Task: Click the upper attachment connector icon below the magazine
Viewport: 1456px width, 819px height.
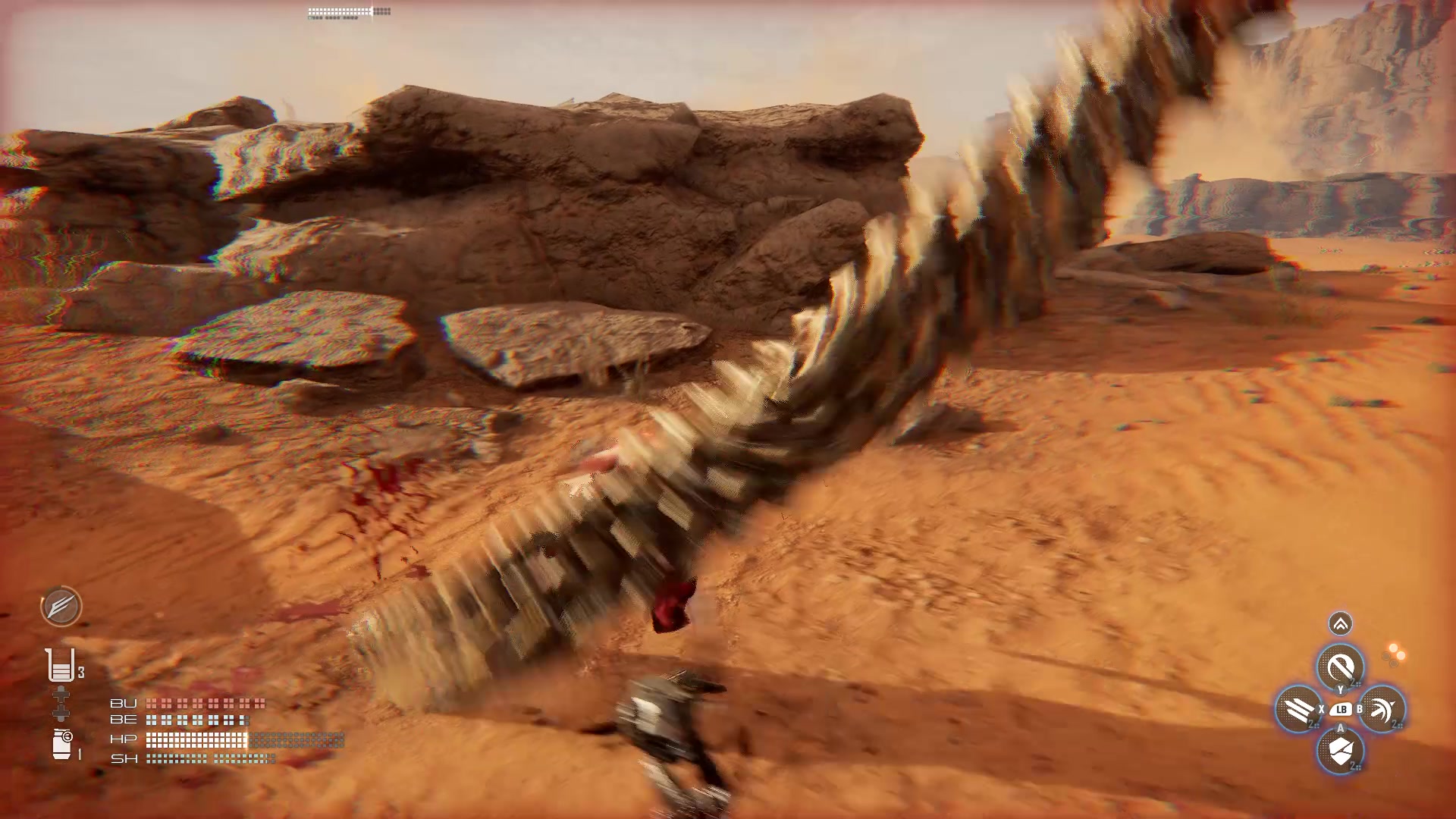Action: pyautogui.click(x=61, y=694)
